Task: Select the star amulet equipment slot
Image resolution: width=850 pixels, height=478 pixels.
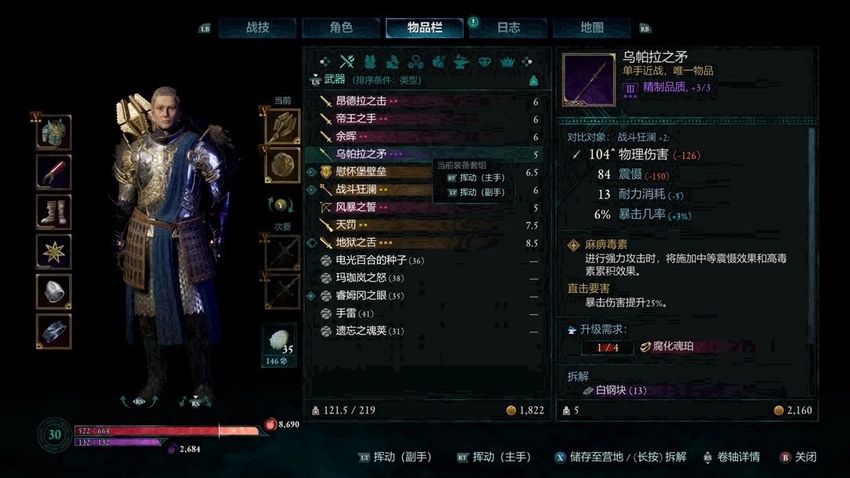Action: pos(54,251)
